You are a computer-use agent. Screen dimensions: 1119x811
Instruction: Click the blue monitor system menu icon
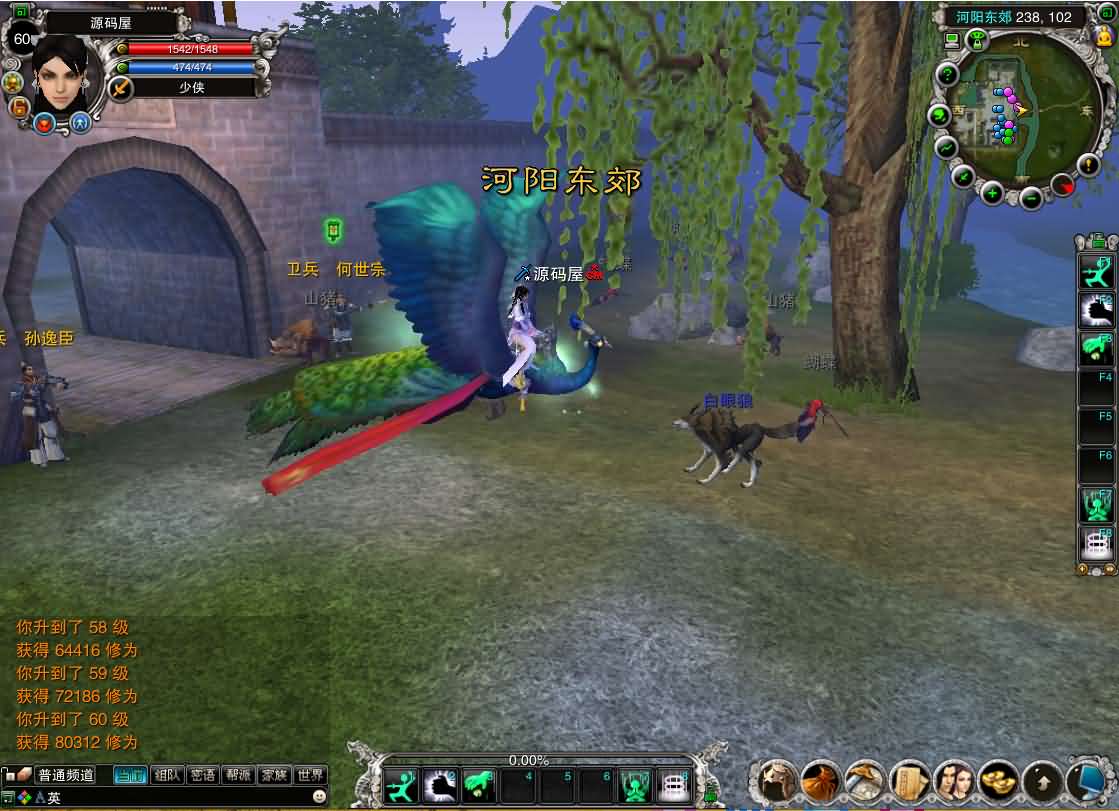1087,780
